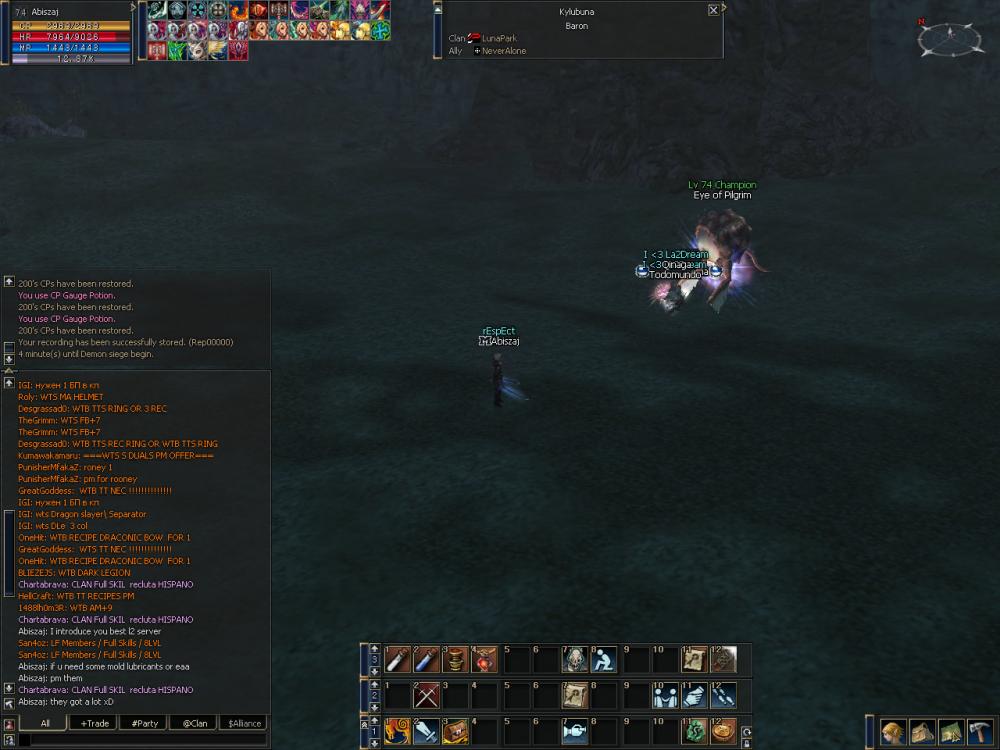
Task: Open the character status head icon
Action: pos(893,731)
